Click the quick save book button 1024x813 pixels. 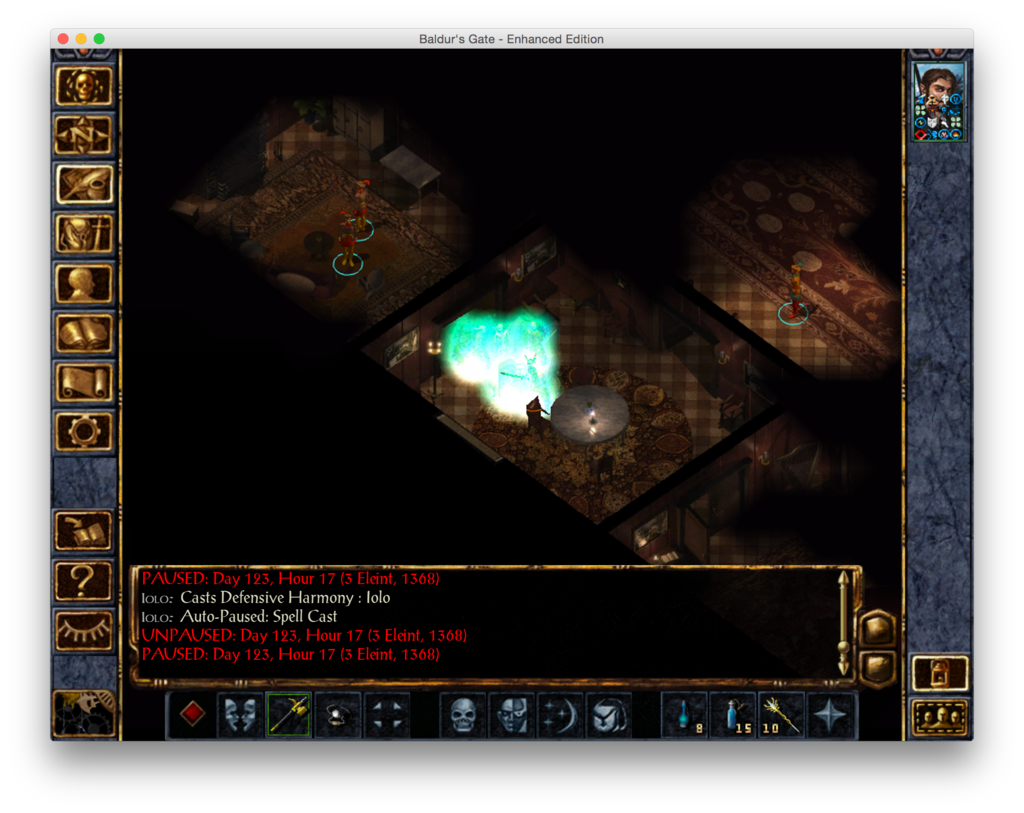[x=84, y=530]
